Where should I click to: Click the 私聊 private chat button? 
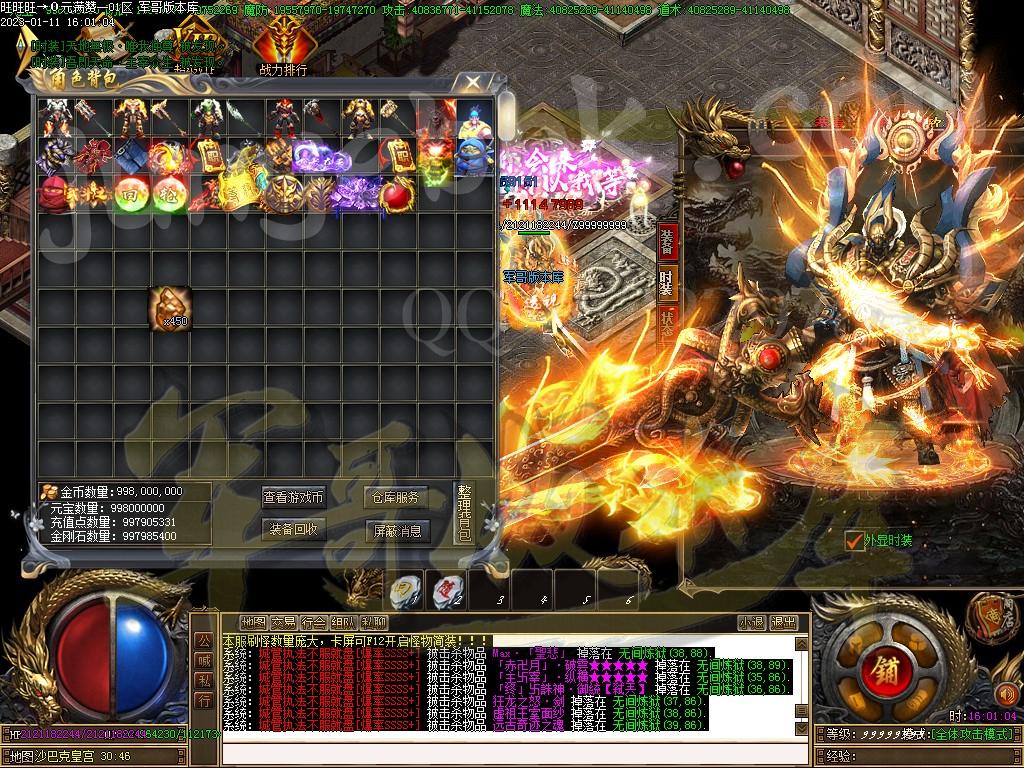374,622
